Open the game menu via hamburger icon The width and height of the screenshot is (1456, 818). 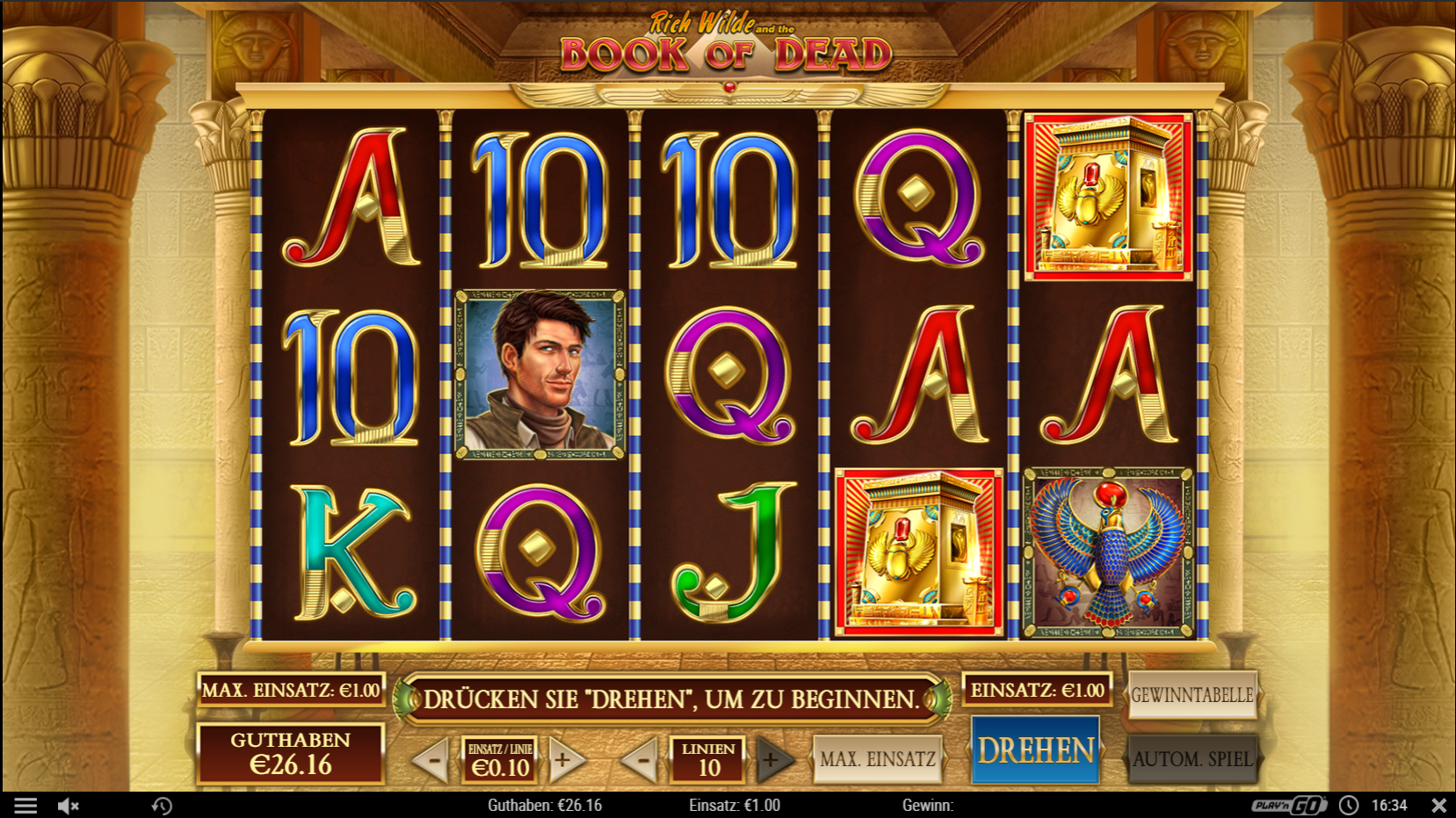[25, 805]
